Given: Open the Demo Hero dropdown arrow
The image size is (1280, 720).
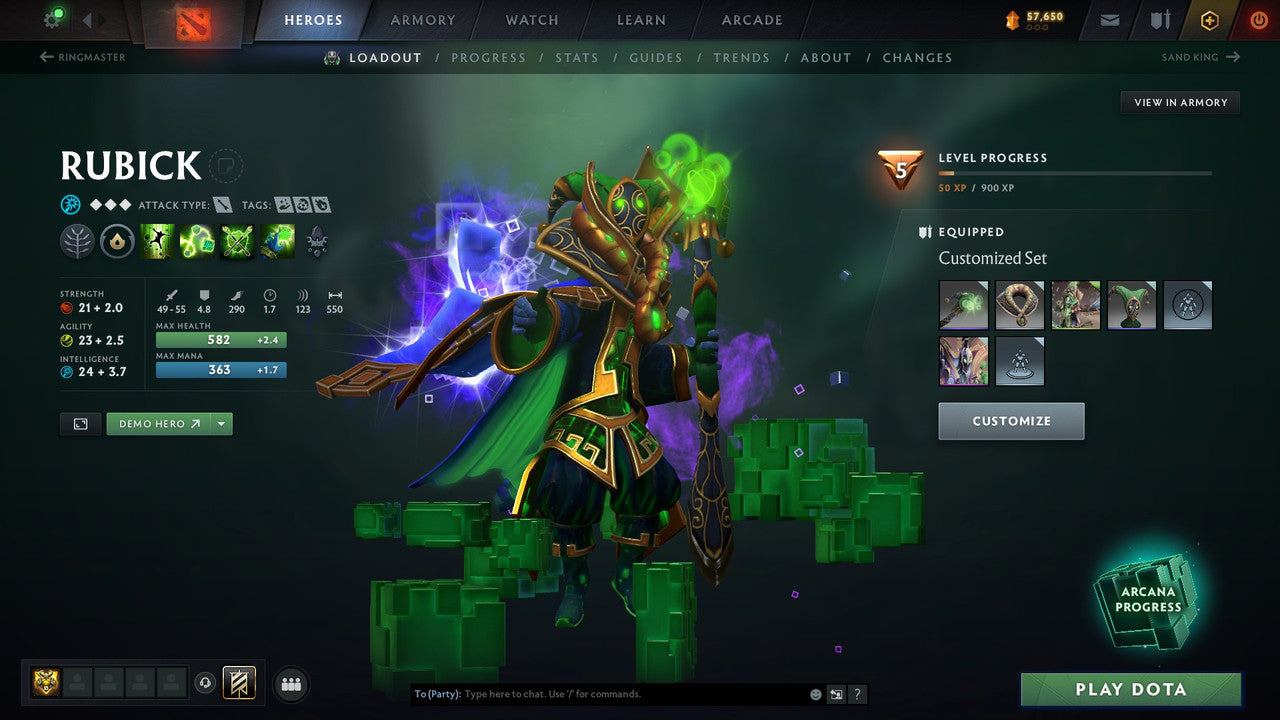Looking at the screenshot, I should (221, 423).
